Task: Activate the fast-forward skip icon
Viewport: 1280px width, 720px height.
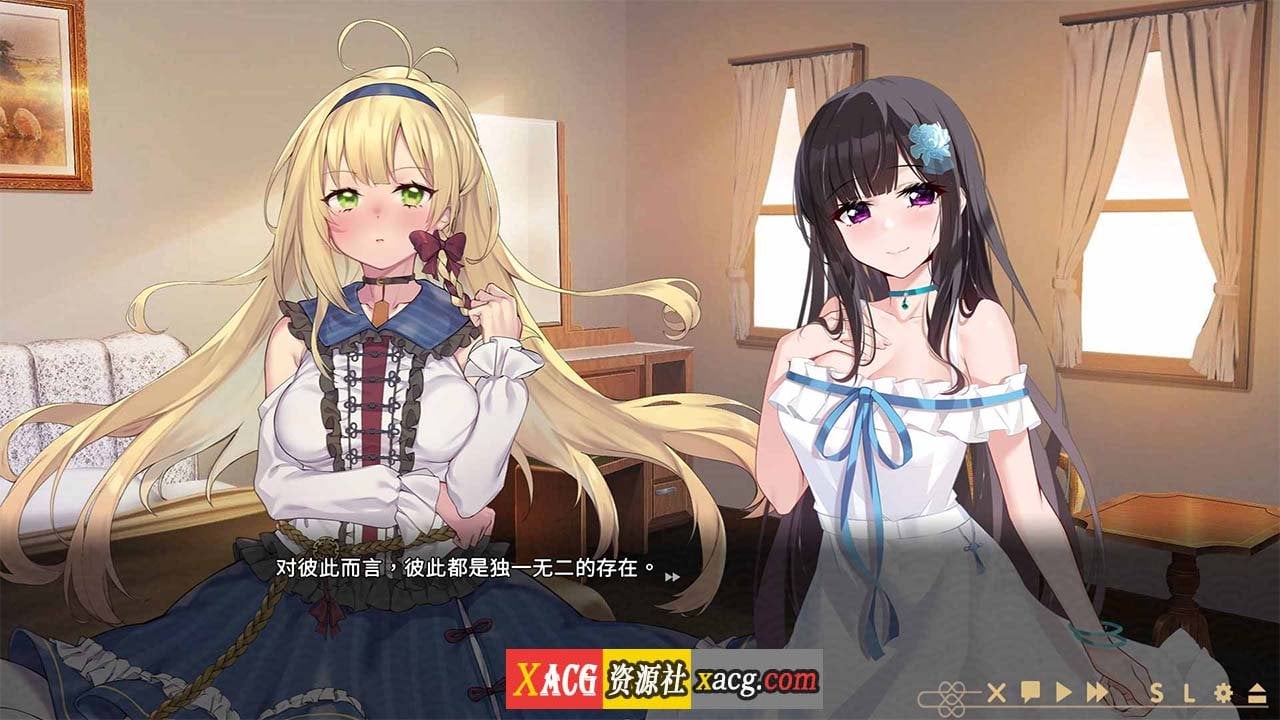Action: (x=1097, y=693)
